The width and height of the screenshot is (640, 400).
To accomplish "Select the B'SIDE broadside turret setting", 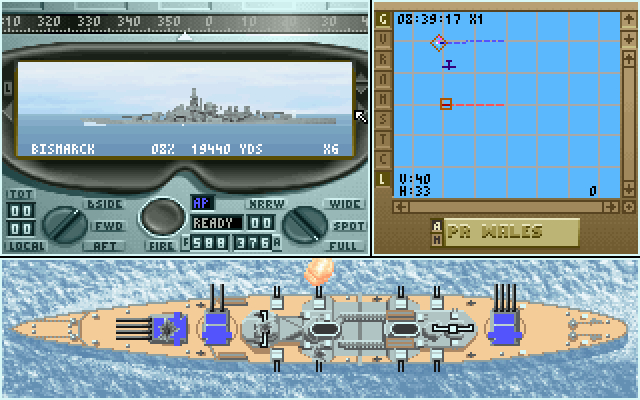I will [x=104, y=204].
